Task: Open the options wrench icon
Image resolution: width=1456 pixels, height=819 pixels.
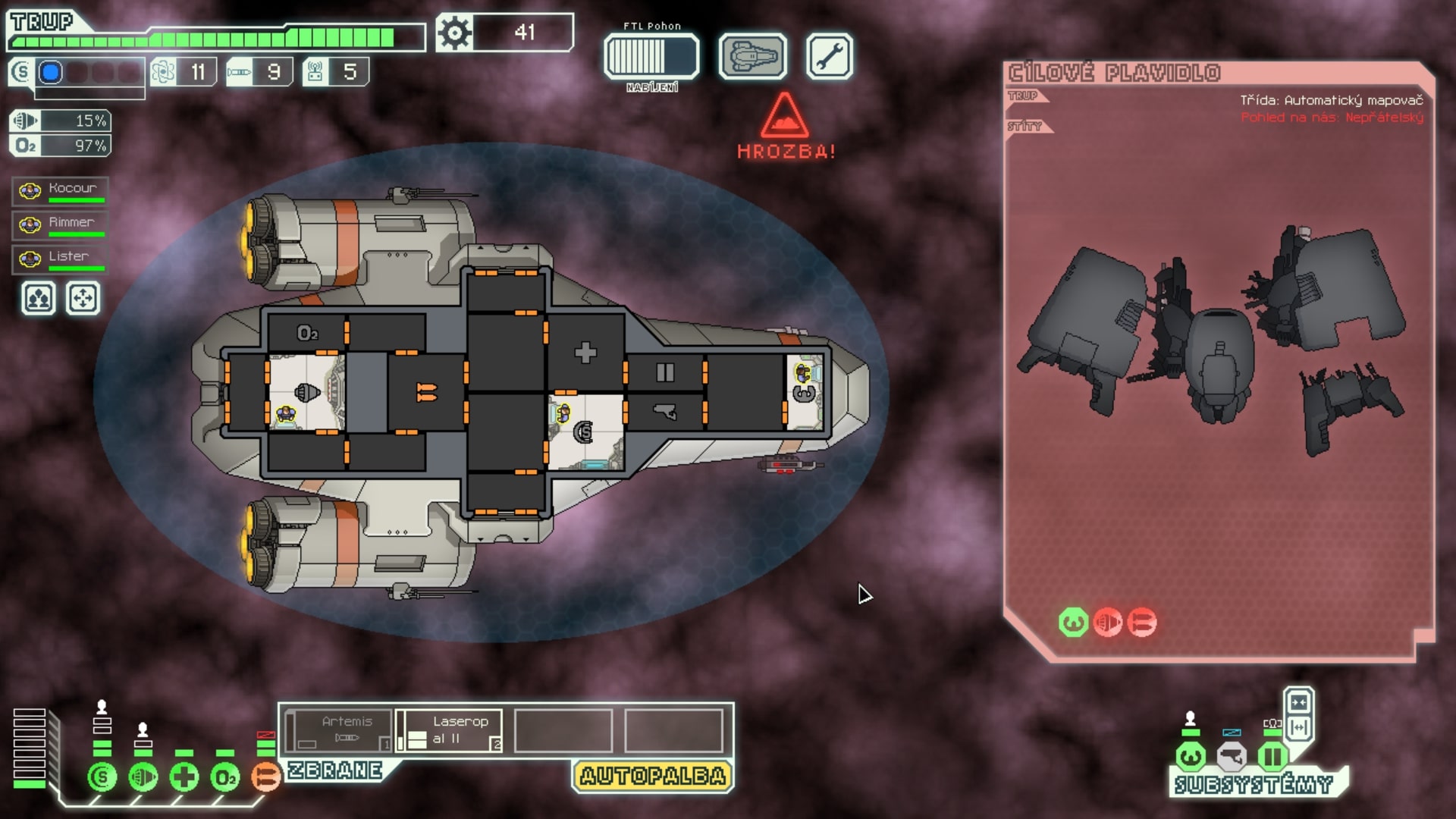Action: (832, 56)
